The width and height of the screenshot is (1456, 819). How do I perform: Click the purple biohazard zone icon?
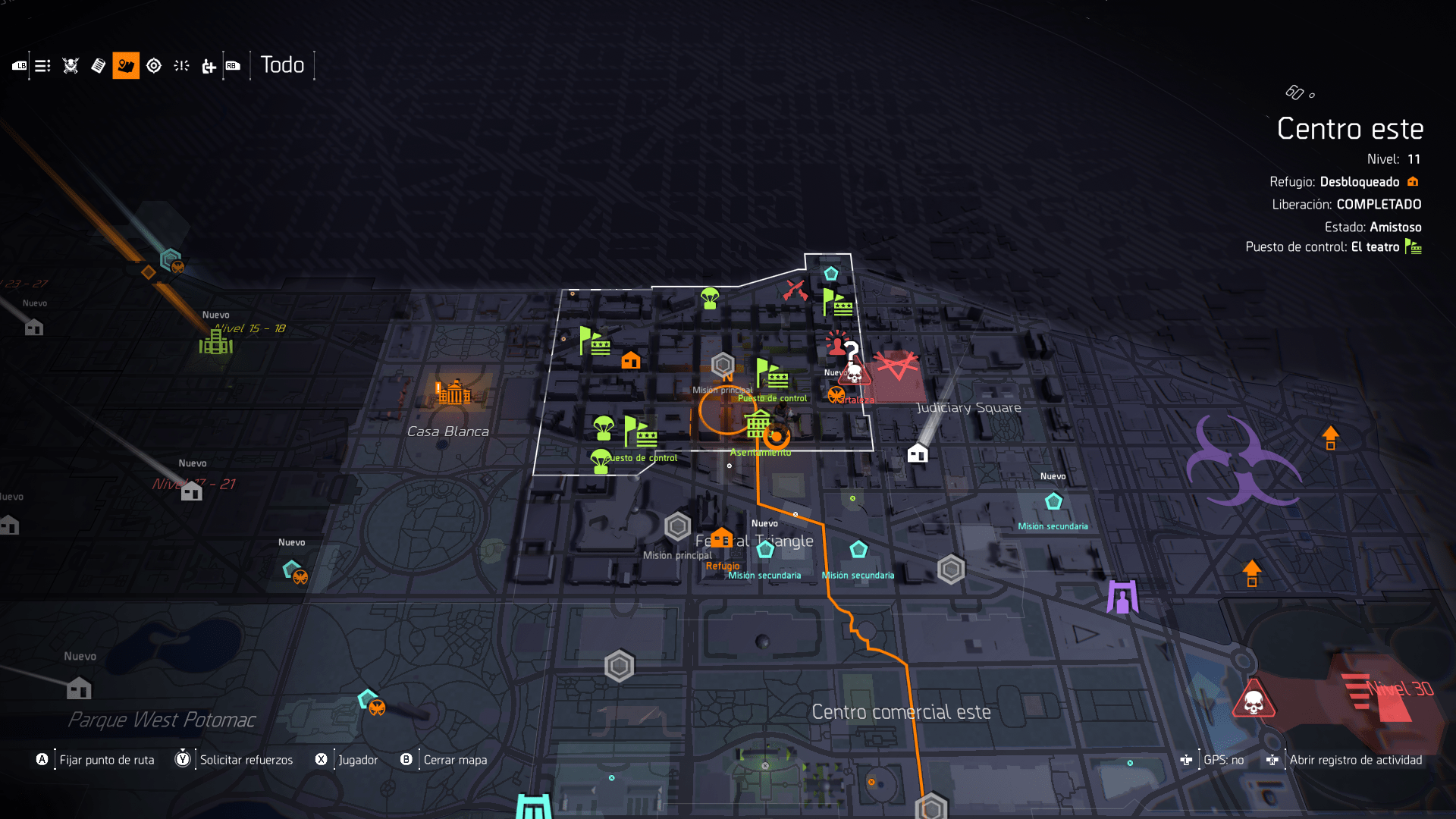(x=1244, y=463)
